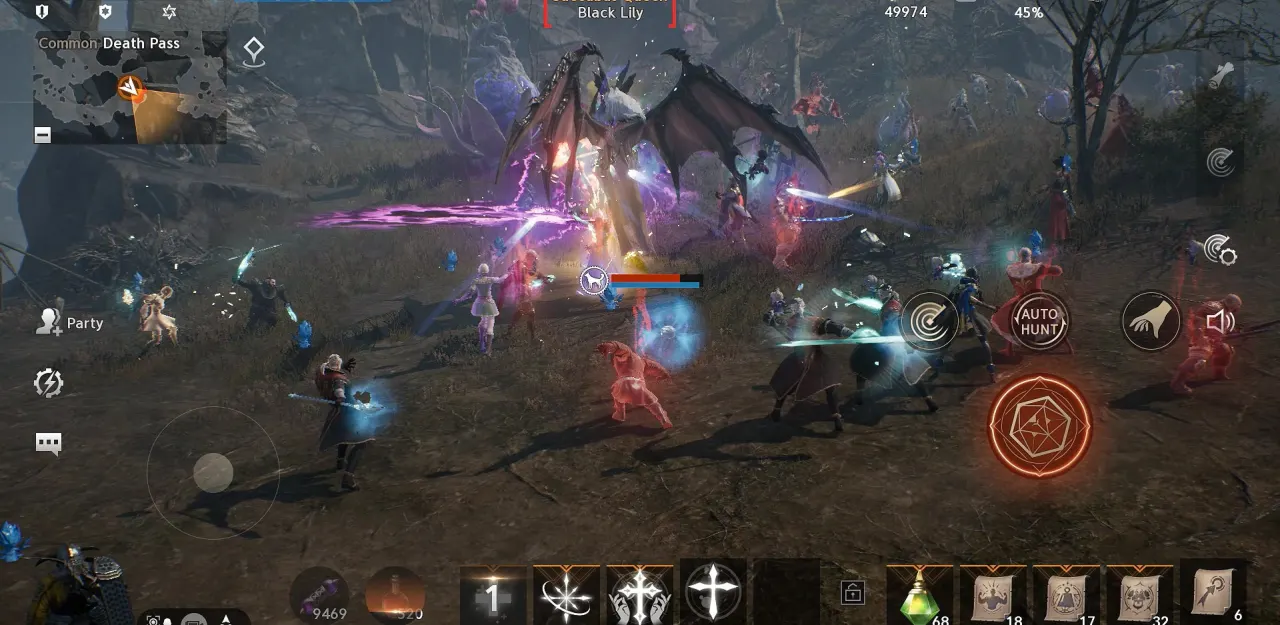The image size is (1280, 625).
Task: Activate the large red main attack button
Action: [1039, 426]
